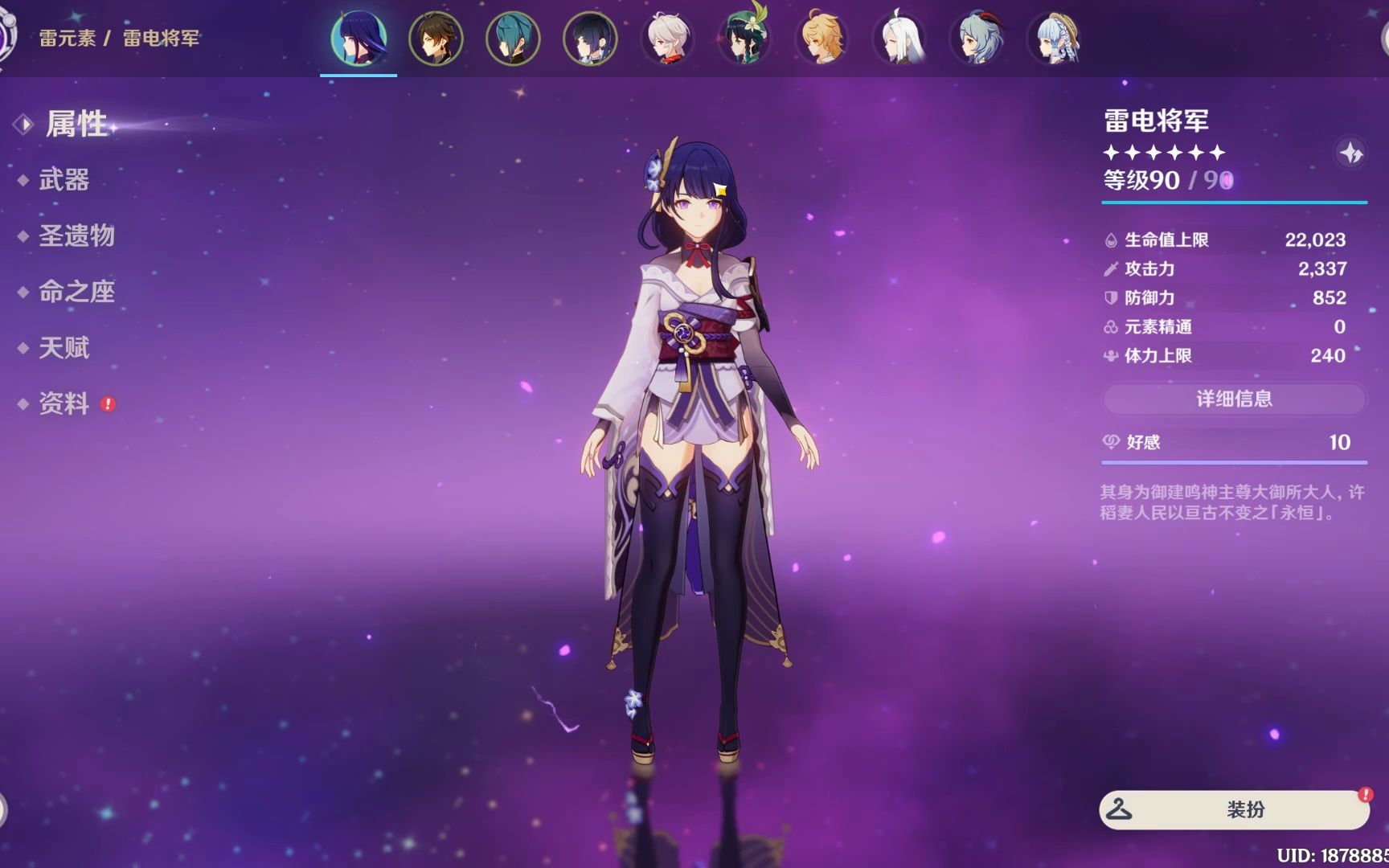The height and width of the screenshot is (868, 1389).
Task: Open the 圣遗物 (Artifacts) section
Action: tap(76, 236)
